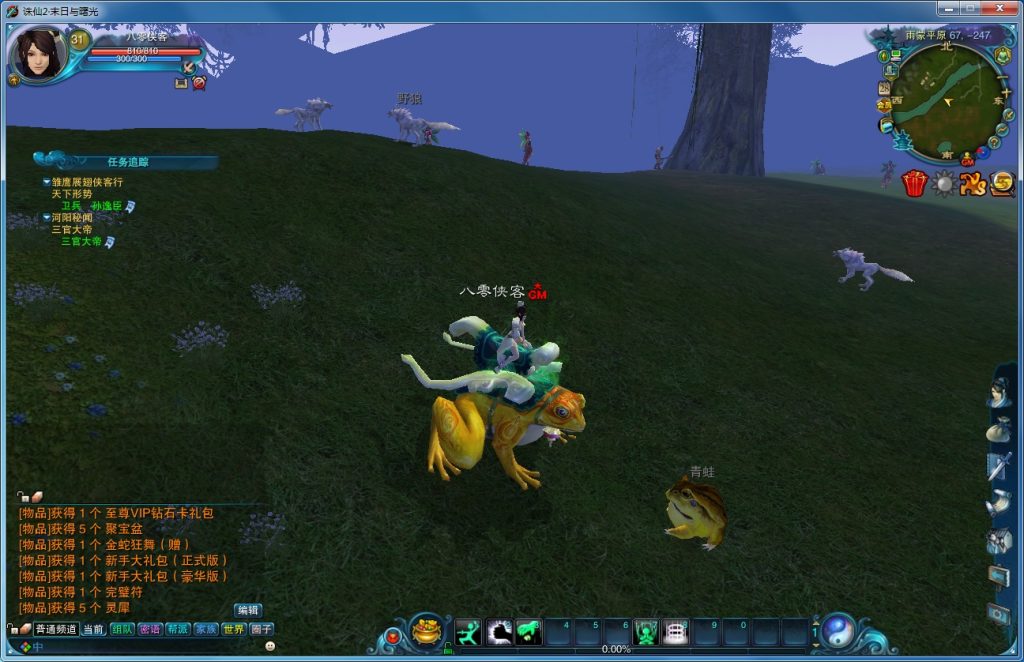The image size is (1024, 662).
Task: Activate the green running figure skill
Action: [x=468, y=632]
